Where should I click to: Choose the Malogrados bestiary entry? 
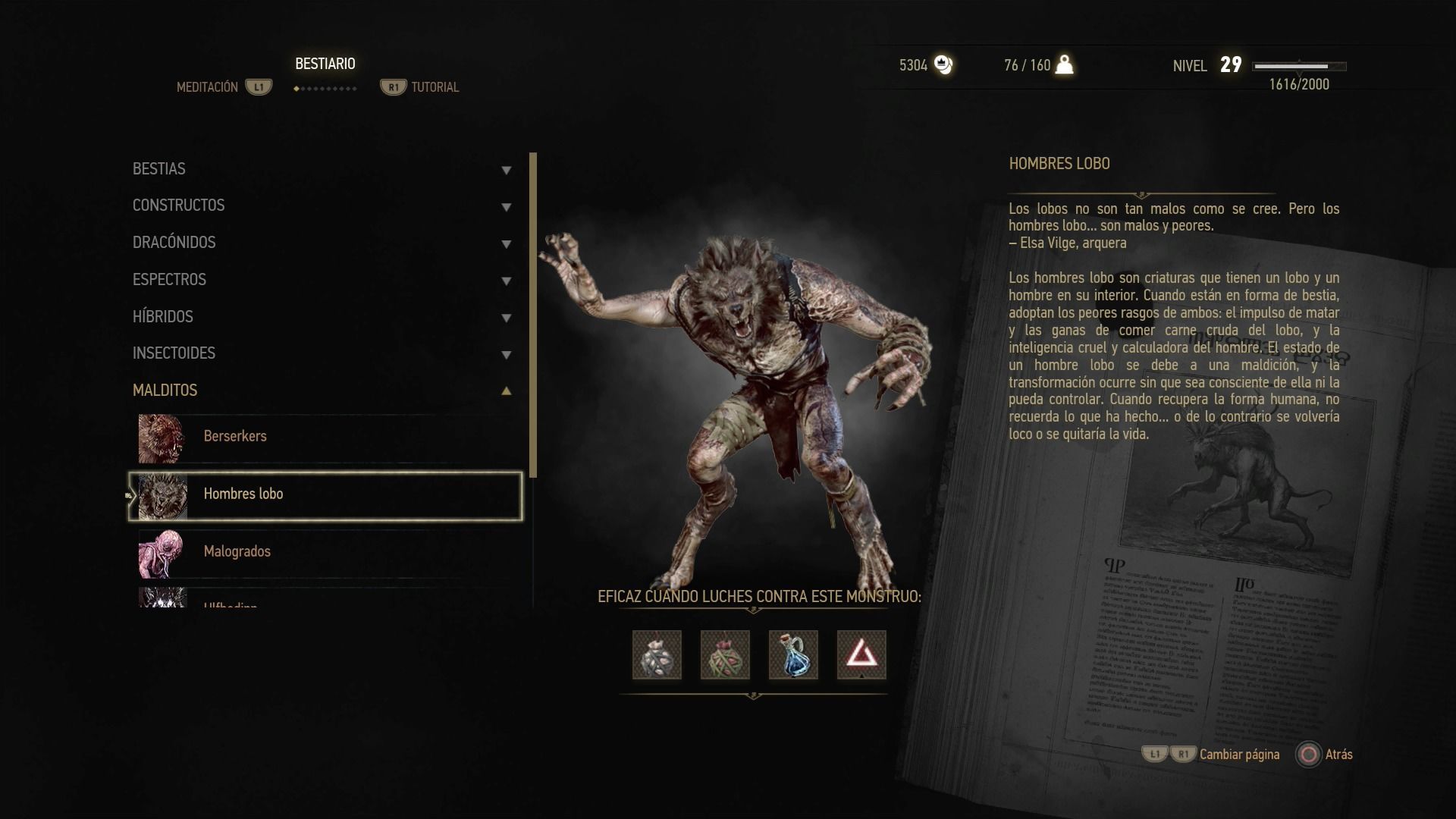click(326, 553)
